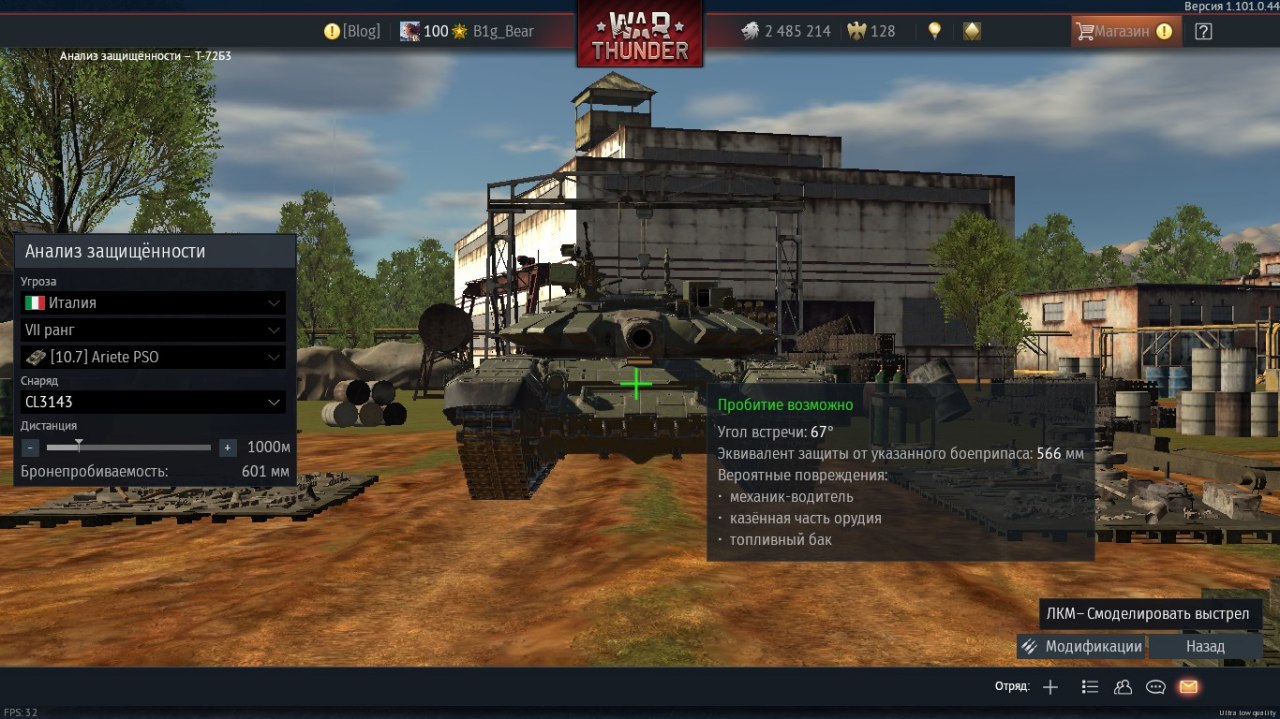Open the [Blog] link

pyautogui.click(x=352, y=31)
